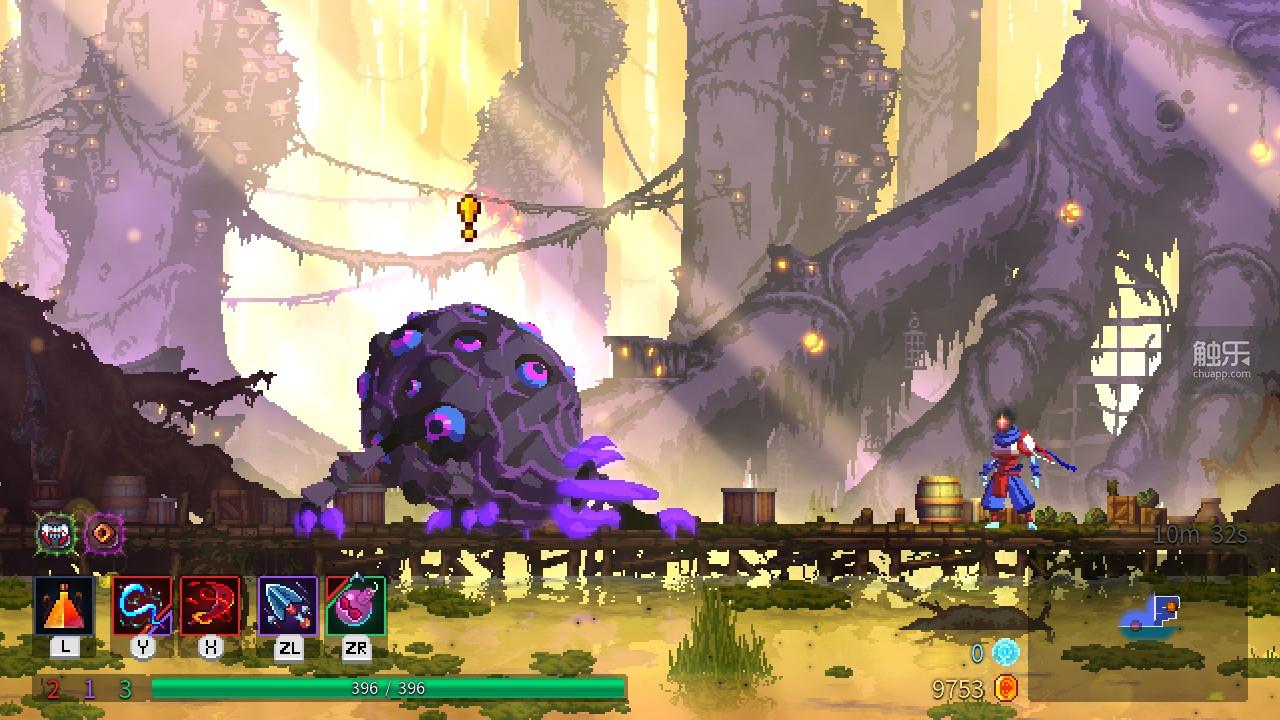Activate the pink grenade skill slot

click(356, 606)
